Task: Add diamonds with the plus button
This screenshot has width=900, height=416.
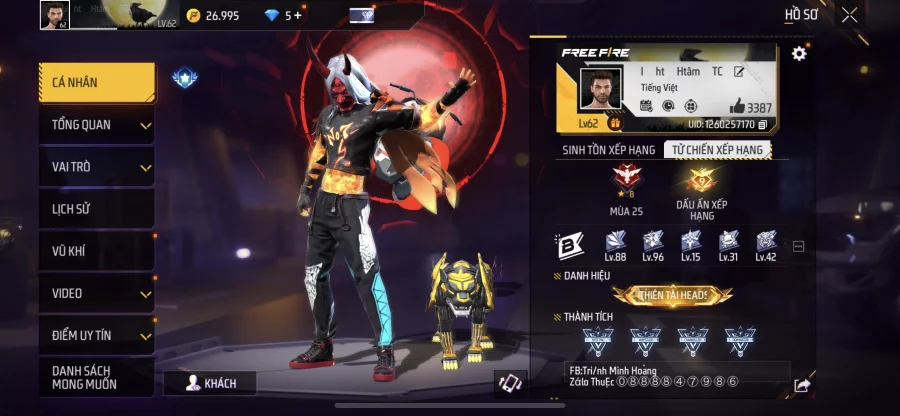Action: tap(297, 15)
